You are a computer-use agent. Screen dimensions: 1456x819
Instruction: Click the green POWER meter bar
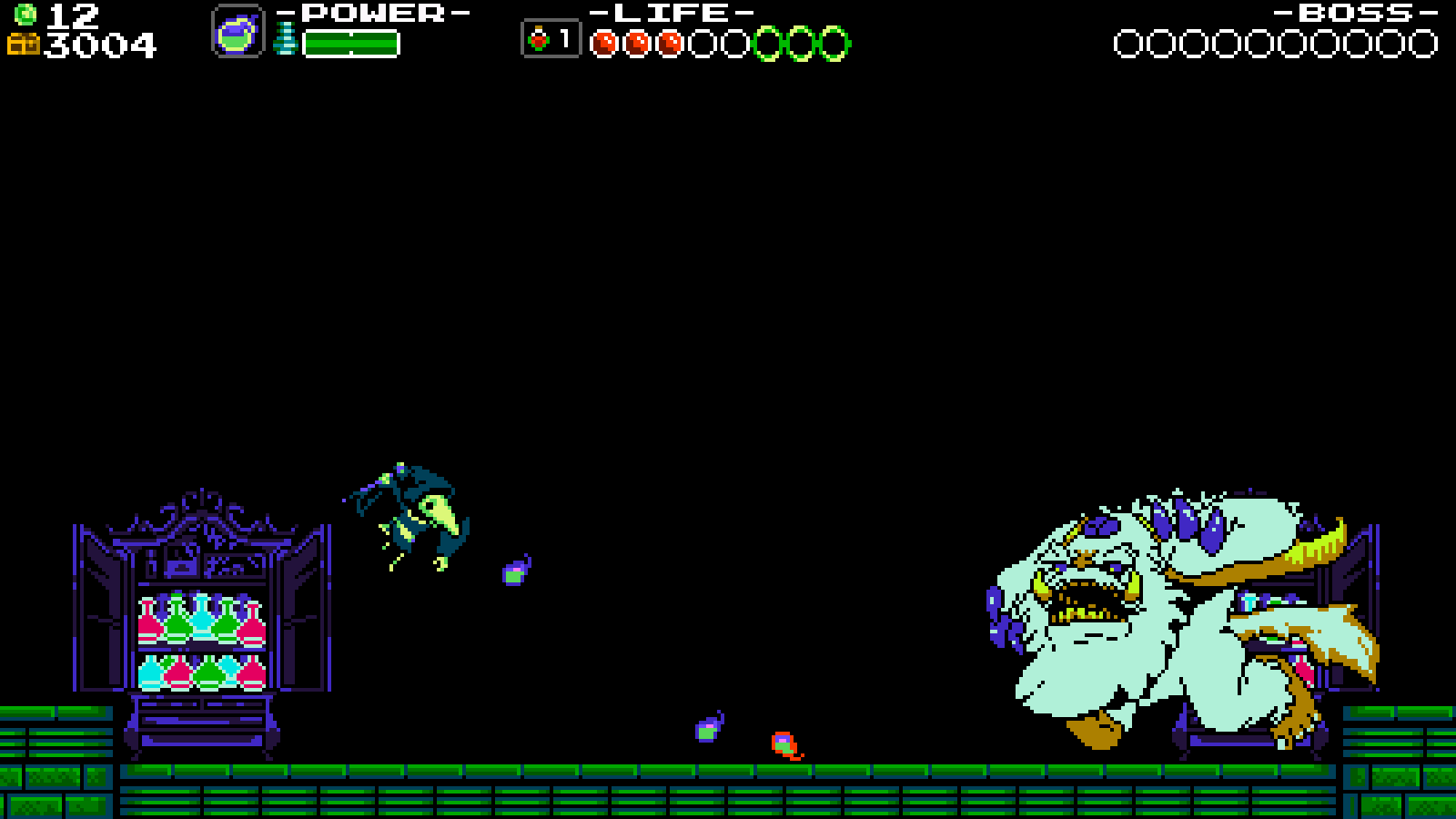click(x=353, y=43)
